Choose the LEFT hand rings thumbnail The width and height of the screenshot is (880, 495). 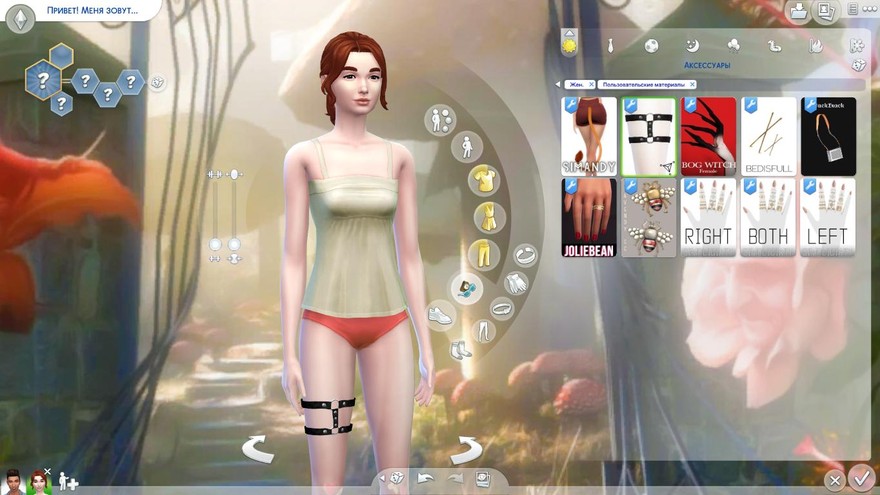point(828,217)
